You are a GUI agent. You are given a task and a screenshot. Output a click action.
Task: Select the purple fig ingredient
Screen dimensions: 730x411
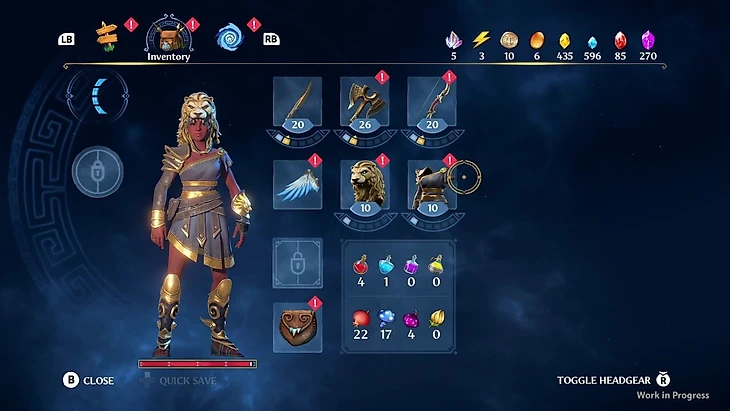pos(411,319)
